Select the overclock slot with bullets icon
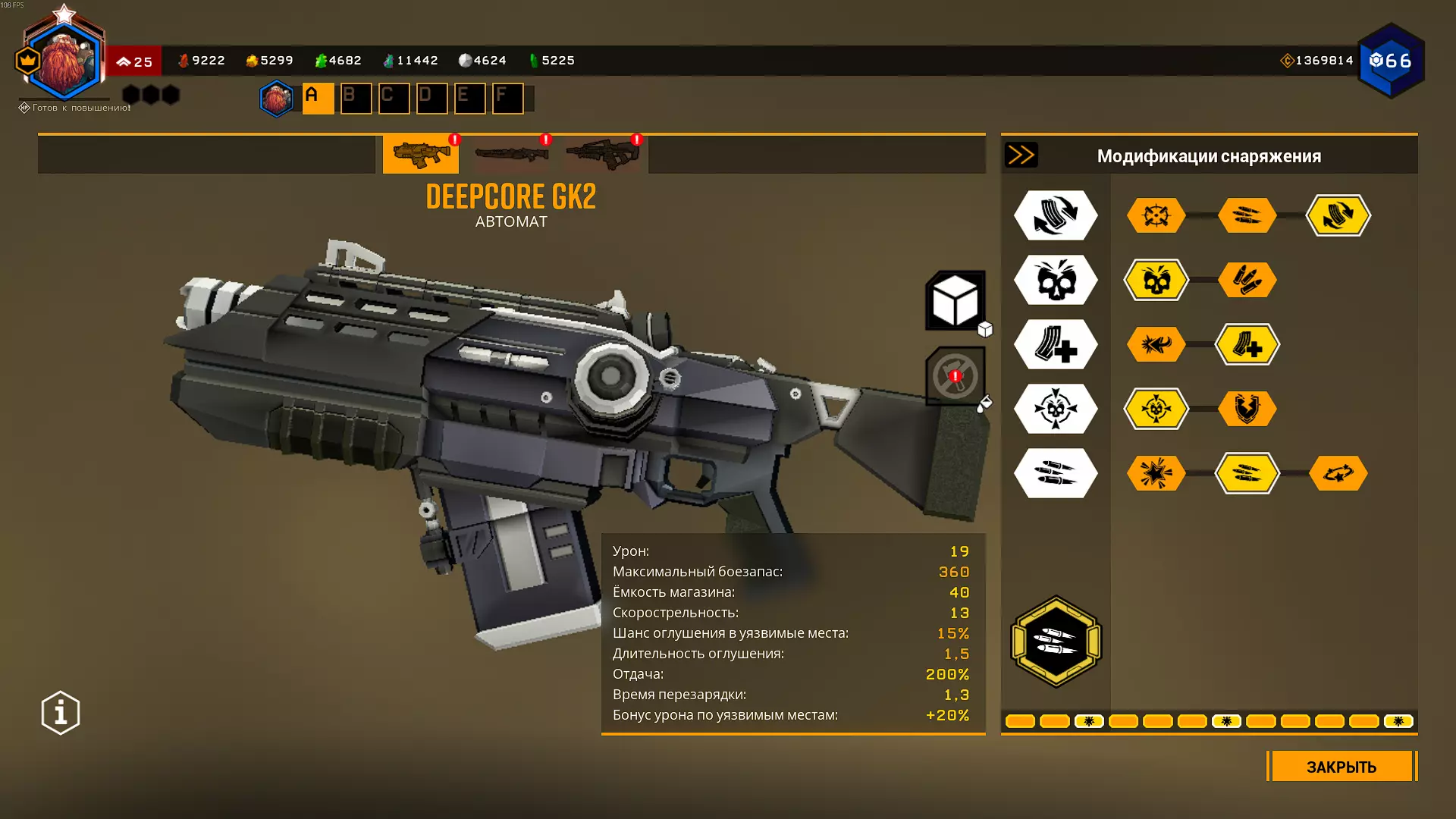The width and height of the screenshot is (1456, 819). click(1056, 642)
